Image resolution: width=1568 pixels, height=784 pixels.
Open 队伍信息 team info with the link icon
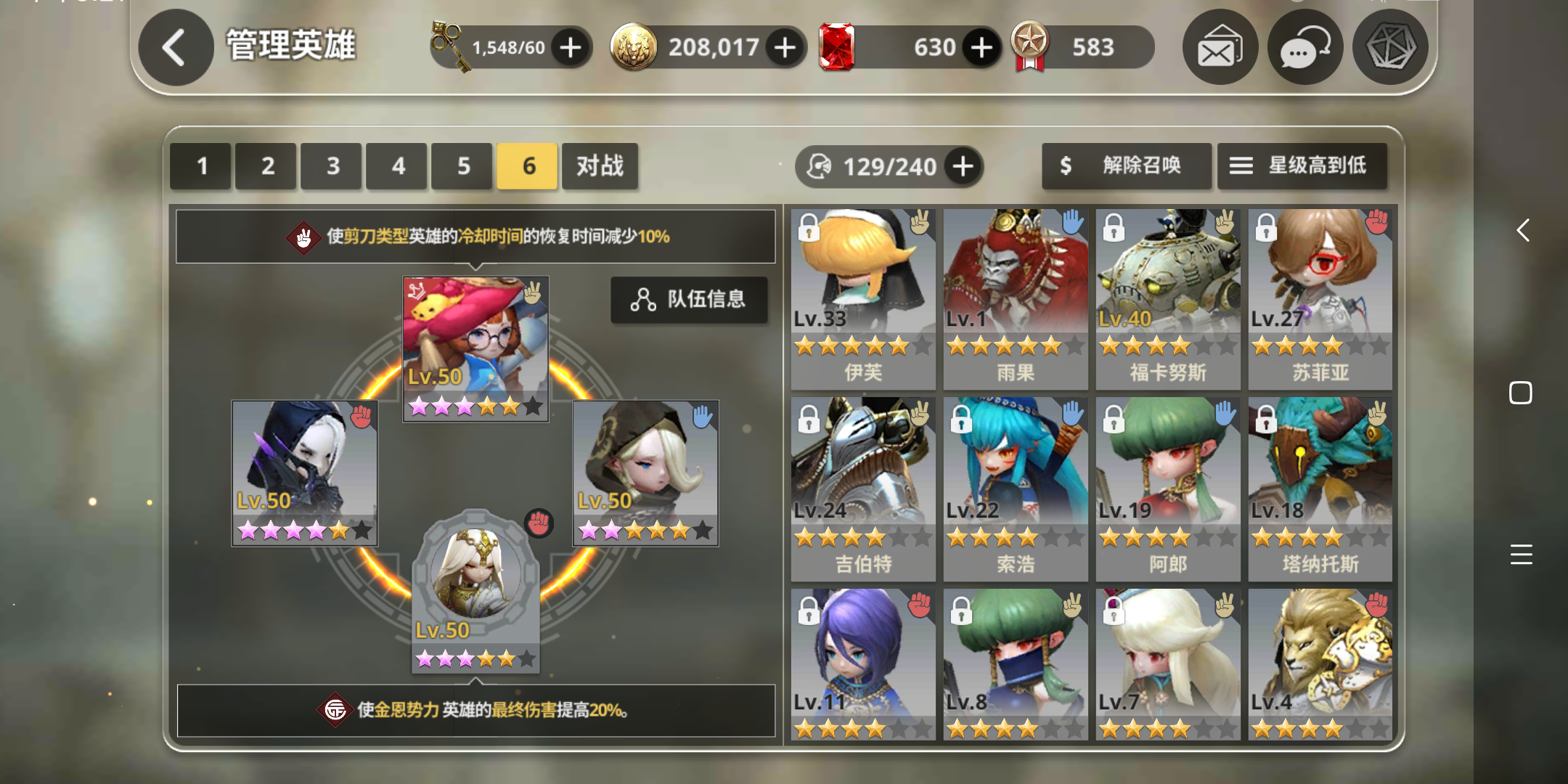pos(689,300)
